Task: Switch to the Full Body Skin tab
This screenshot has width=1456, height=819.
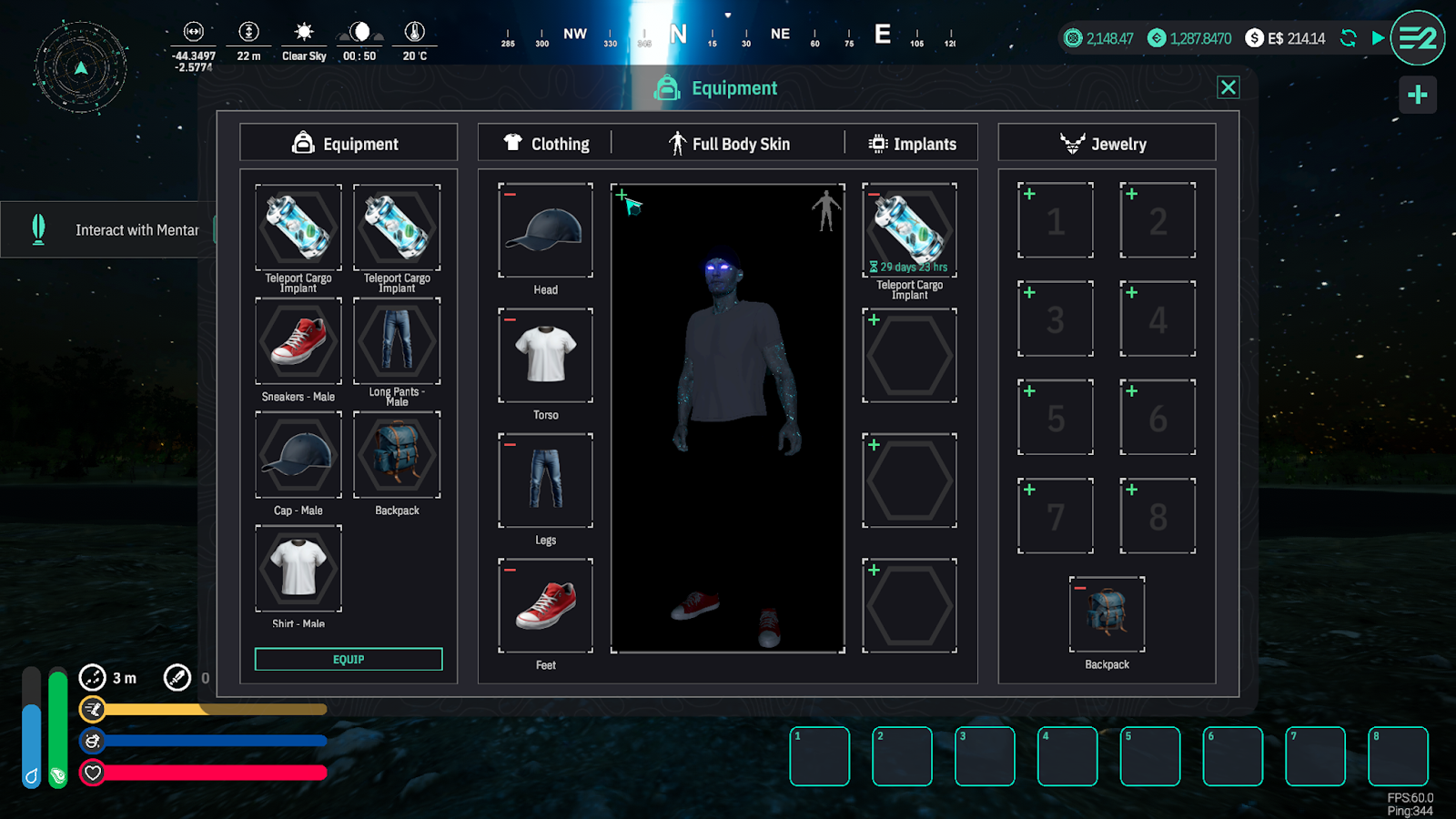Action: pyautogui.click(x=729, y=144)
